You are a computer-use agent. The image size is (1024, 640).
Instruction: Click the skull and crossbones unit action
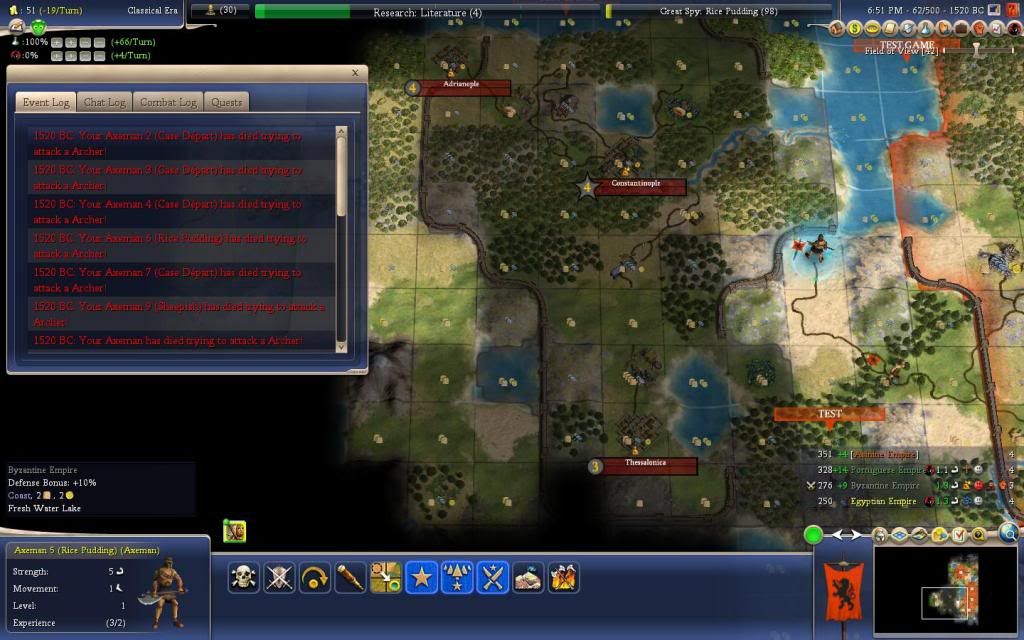coord(243,577)
